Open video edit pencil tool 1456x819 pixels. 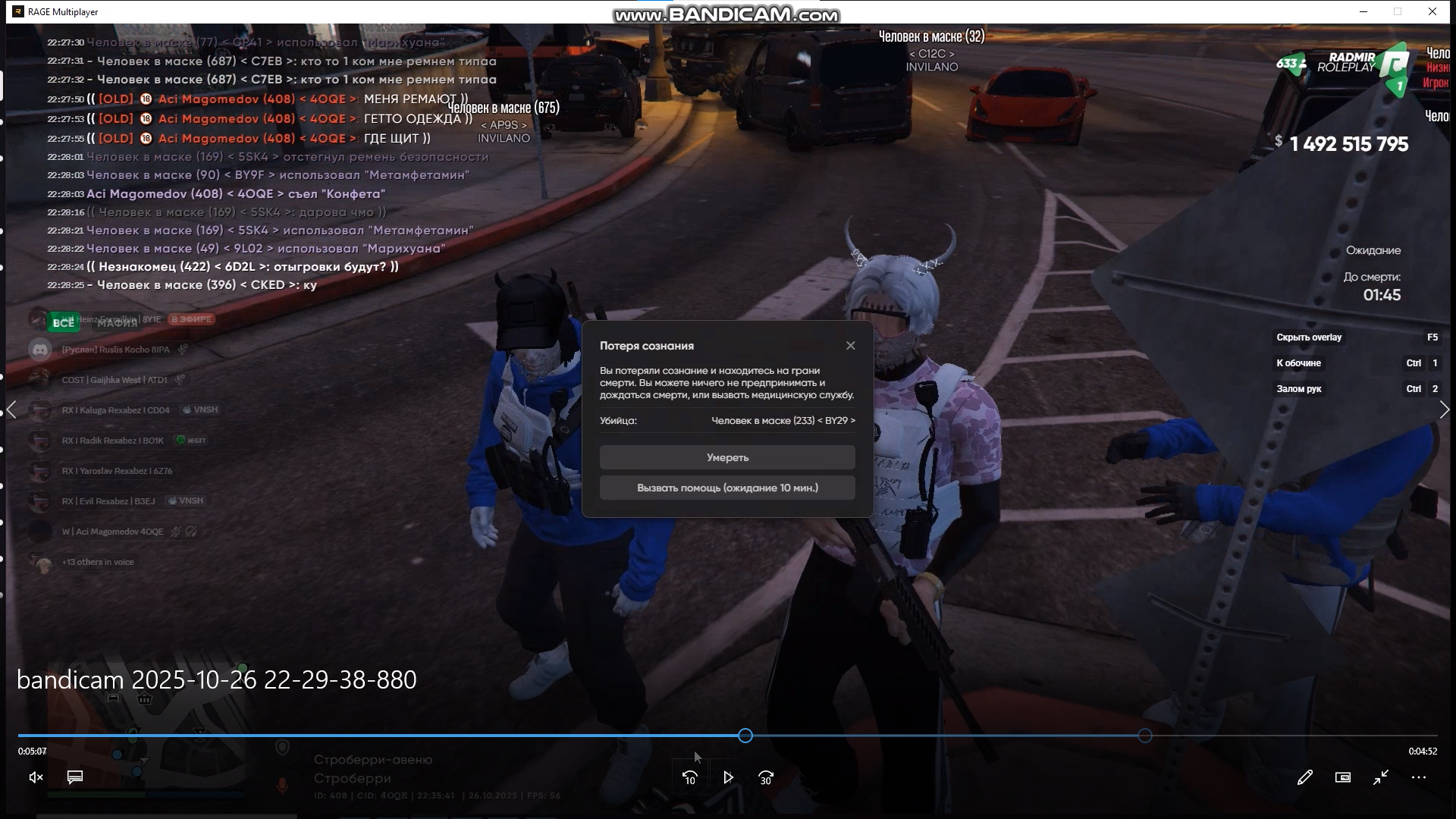pos(1304,777)
